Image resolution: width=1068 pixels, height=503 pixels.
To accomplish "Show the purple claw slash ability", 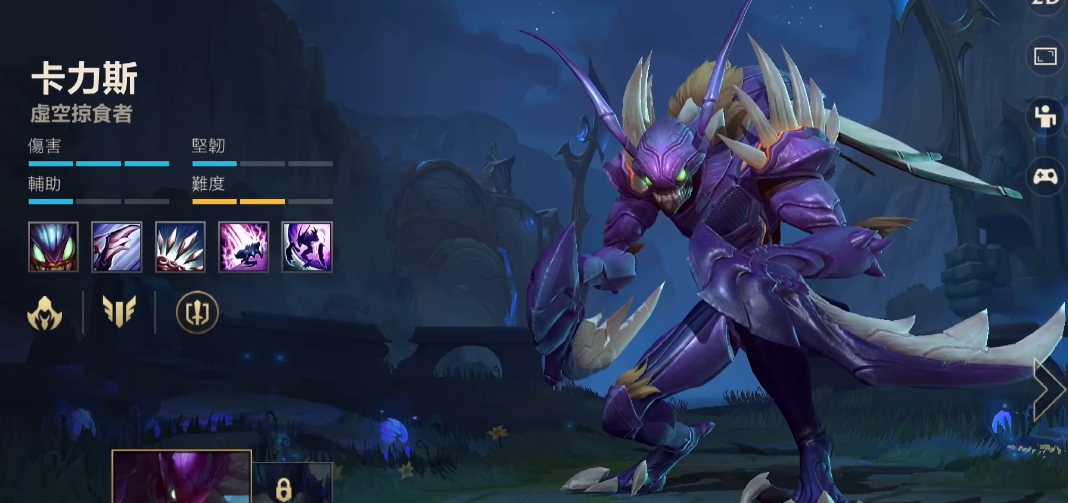I will pyautogui.click(x=117, y=246).
